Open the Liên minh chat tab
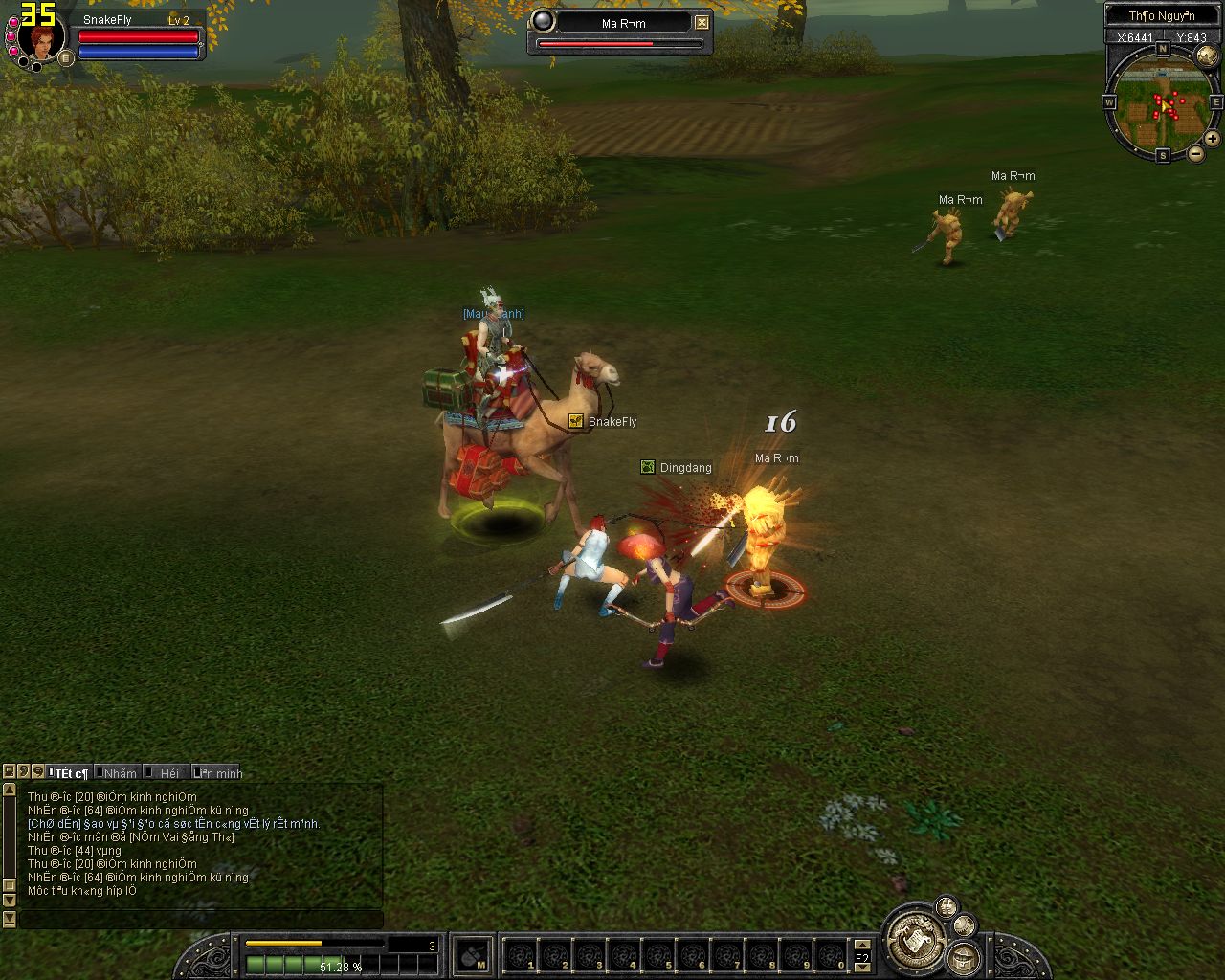1225x980 pixels. click(219, 772)
